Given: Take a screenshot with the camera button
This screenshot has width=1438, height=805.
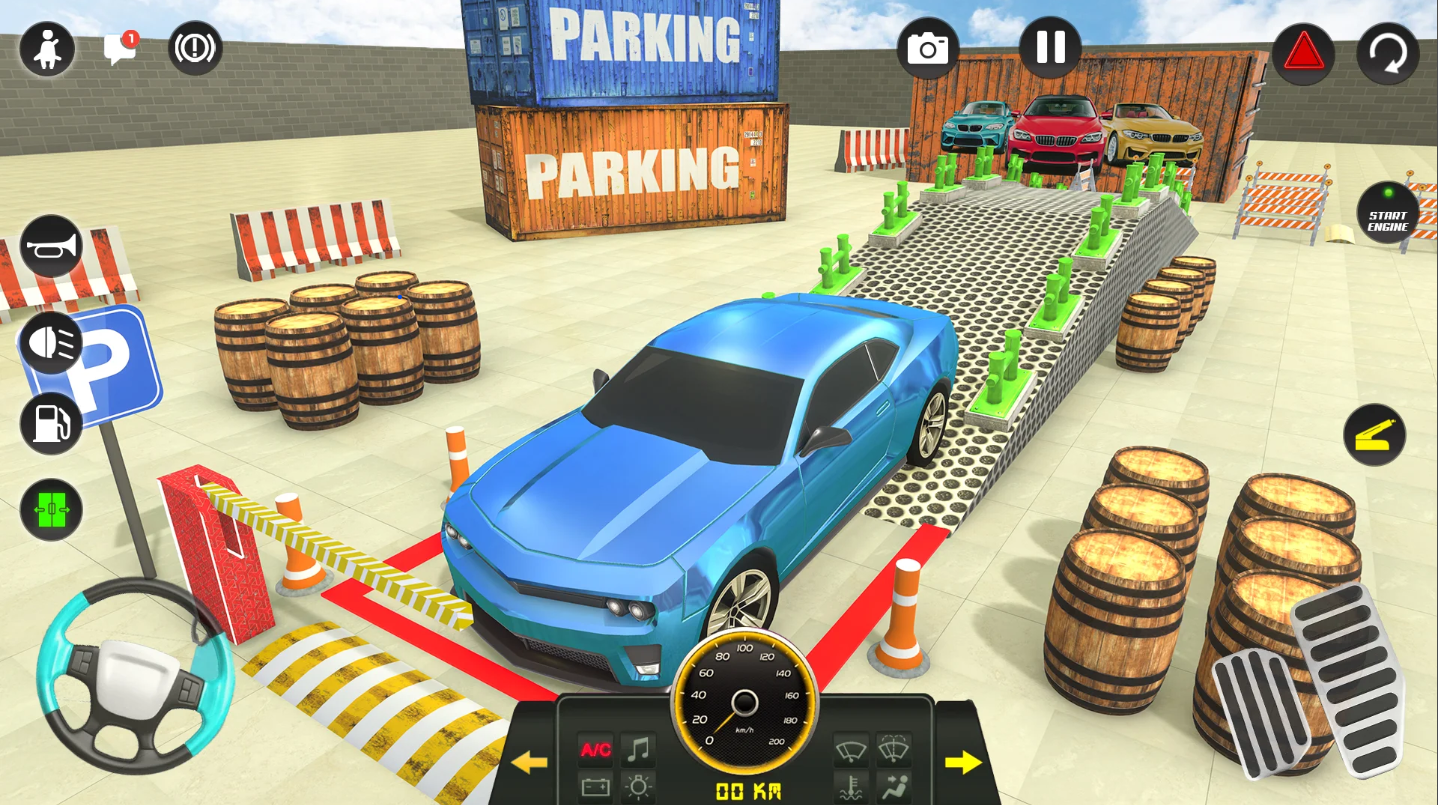Looking at the screenshot, I should (x=927, y=48).
